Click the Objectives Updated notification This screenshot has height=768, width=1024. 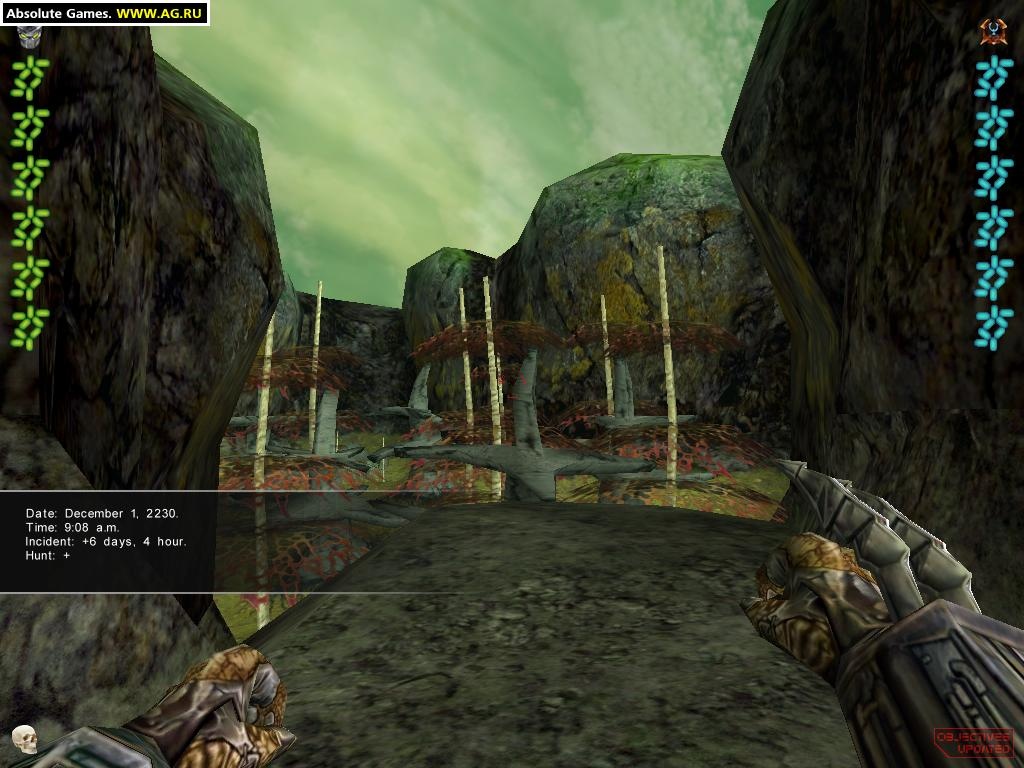[x=972, y=741]
